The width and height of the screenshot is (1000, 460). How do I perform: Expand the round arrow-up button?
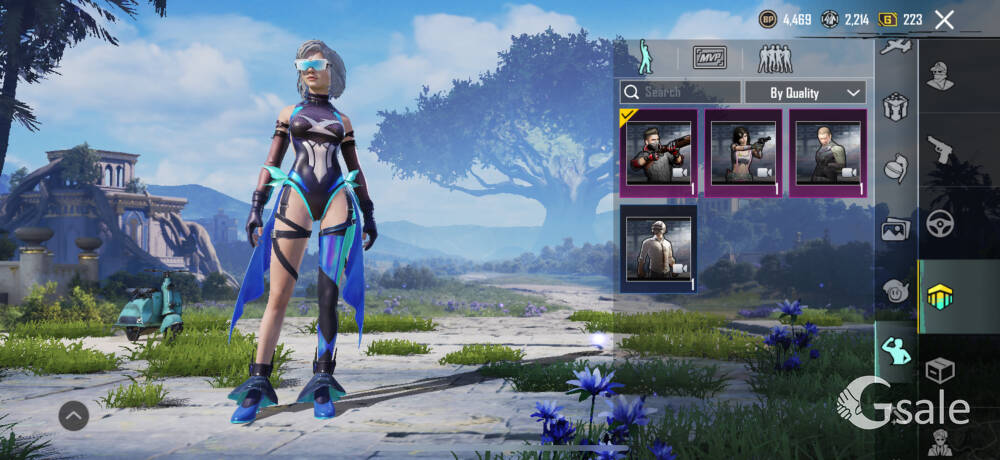(x=74, y=414)
